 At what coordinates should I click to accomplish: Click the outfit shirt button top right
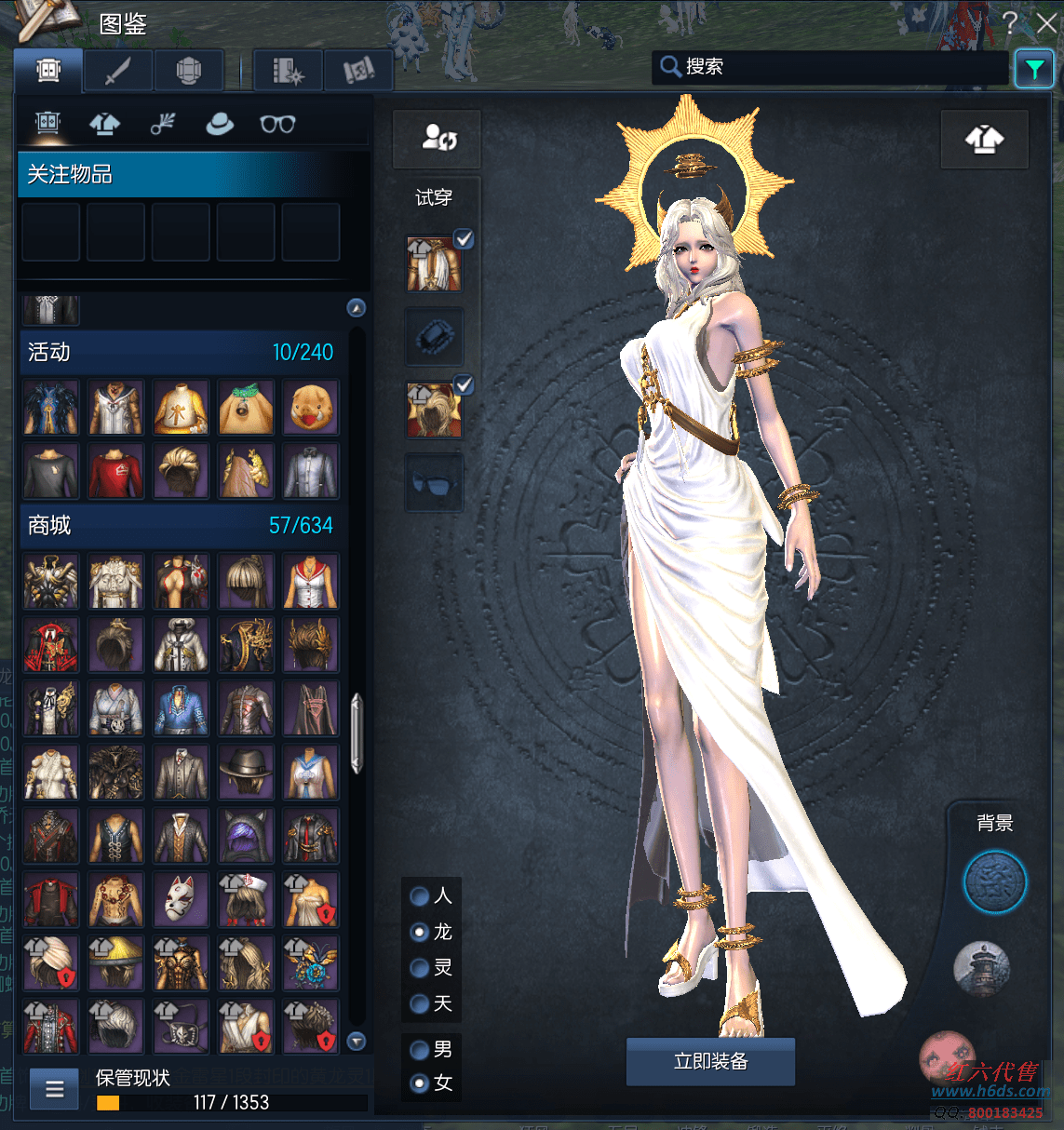point(984,140)
